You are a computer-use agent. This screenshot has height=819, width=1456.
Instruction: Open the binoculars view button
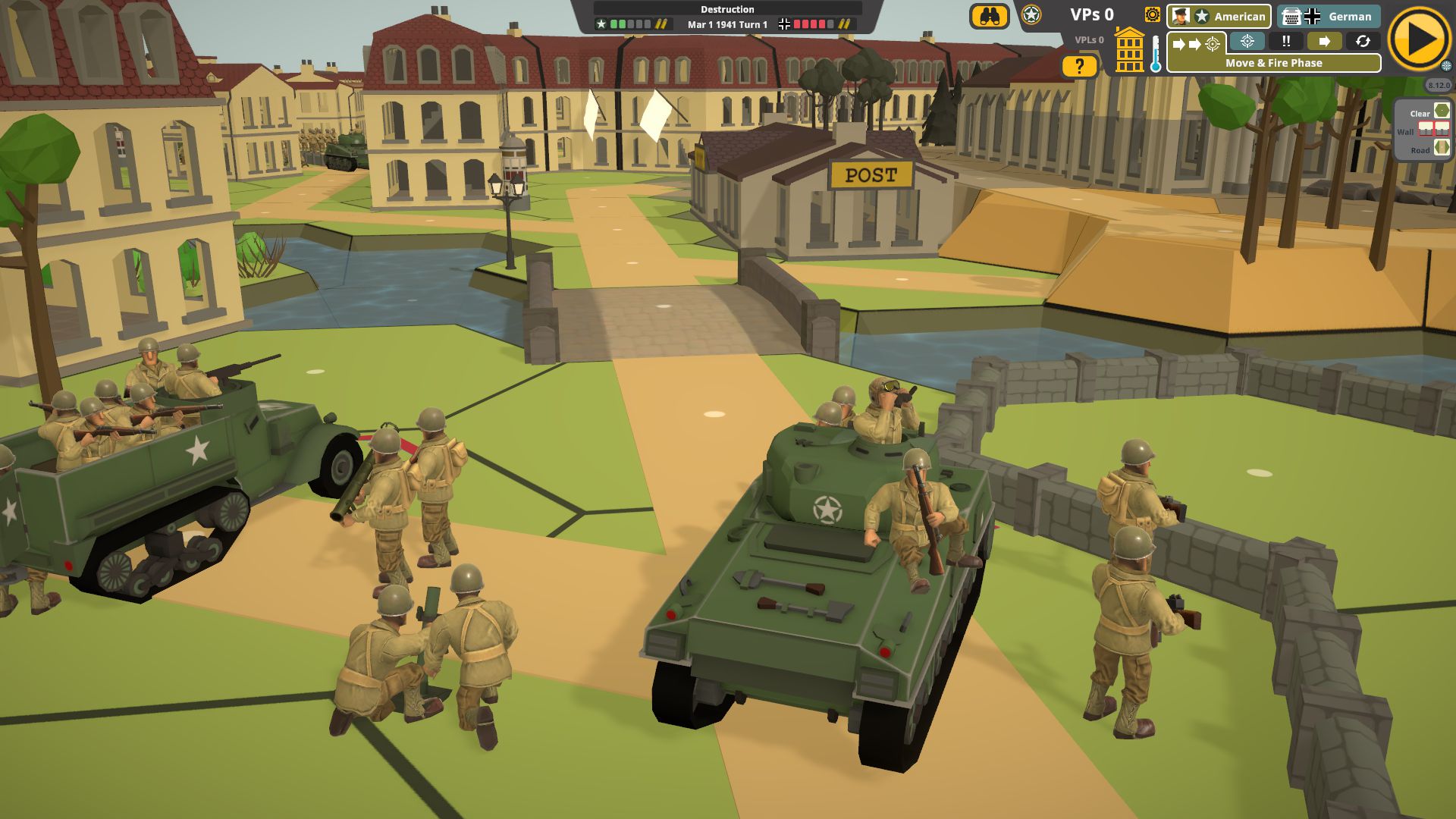pyautogui.click(x=989, y=17)
